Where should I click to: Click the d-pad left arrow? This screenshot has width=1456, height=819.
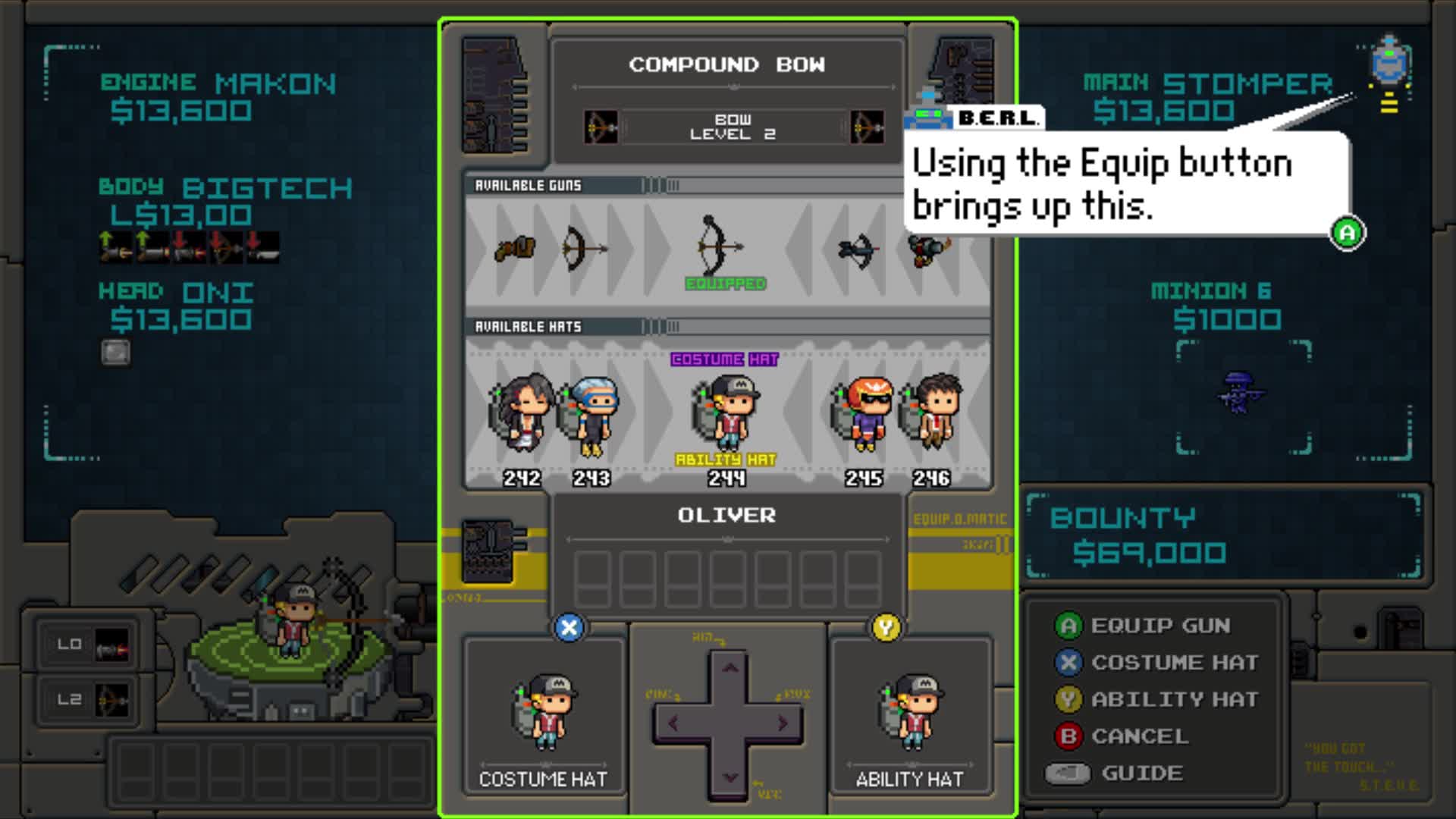coord(674,723)
